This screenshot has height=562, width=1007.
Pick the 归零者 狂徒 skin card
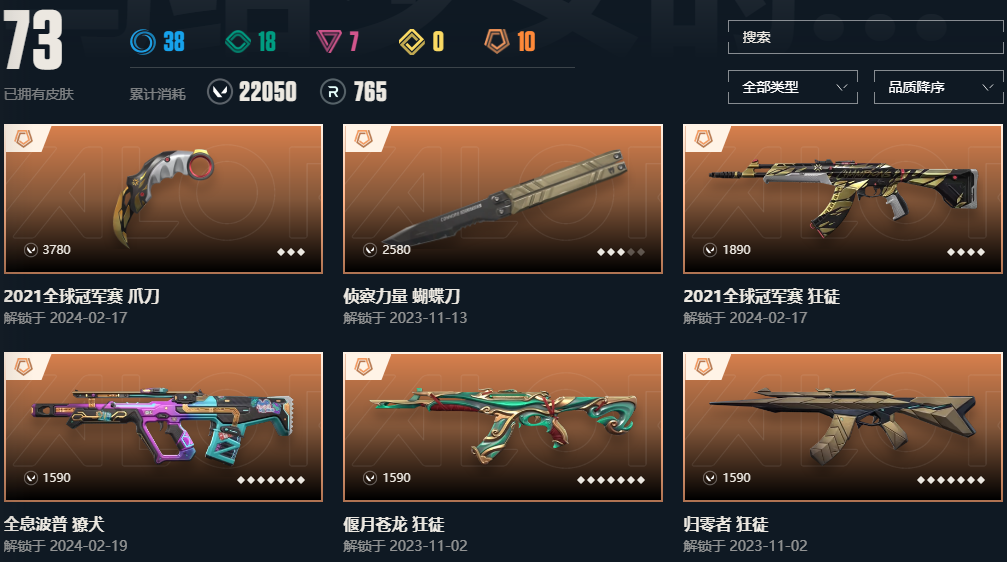(842, 426)
